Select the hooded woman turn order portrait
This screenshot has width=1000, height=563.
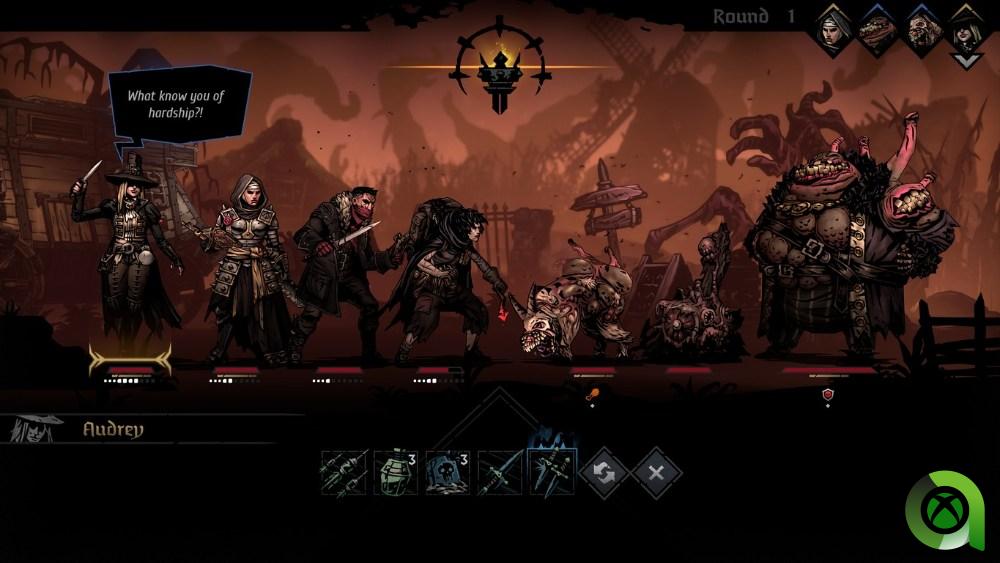point(833,30)
